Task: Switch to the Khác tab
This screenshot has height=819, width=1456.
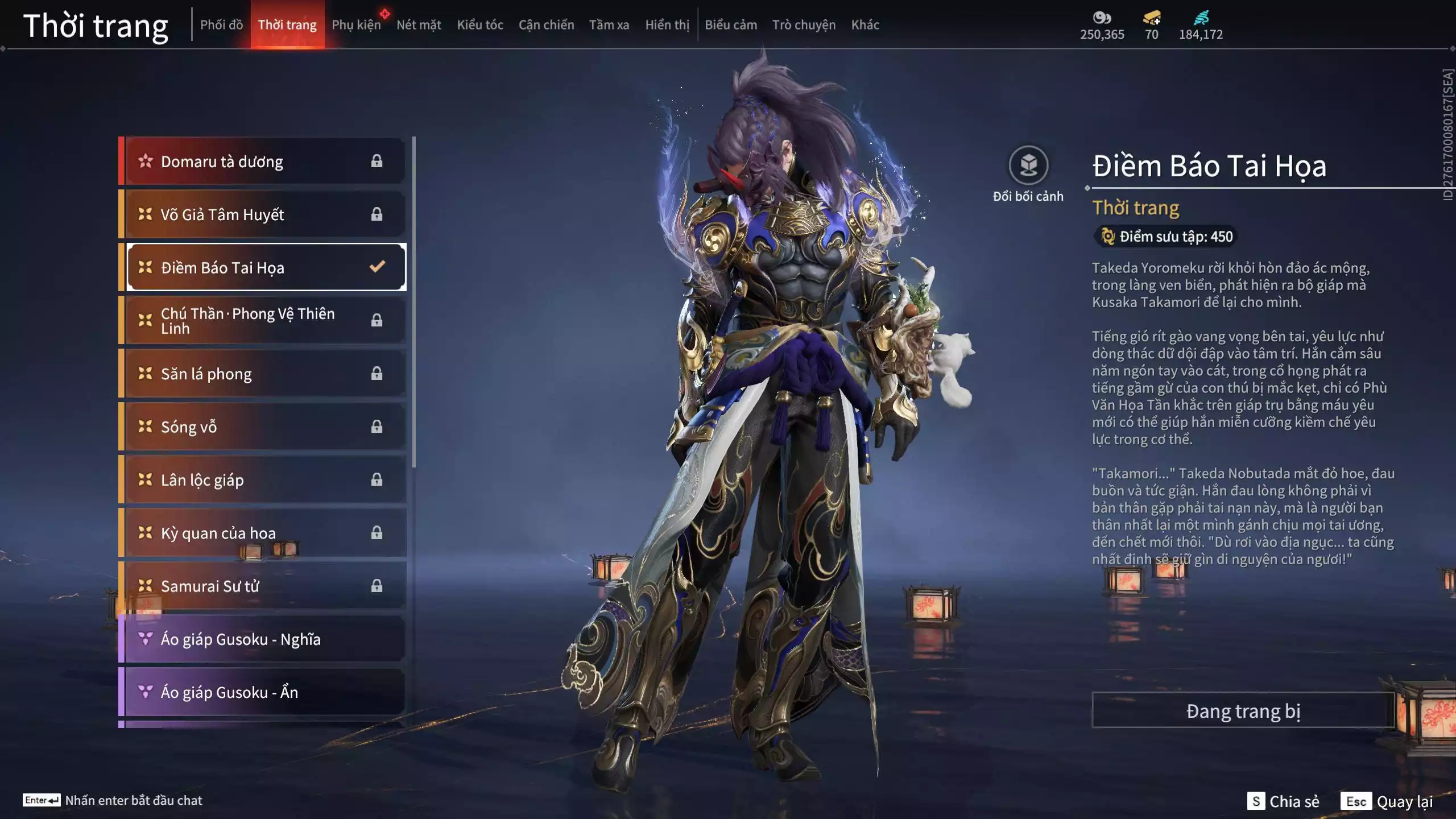Action: 865,25
